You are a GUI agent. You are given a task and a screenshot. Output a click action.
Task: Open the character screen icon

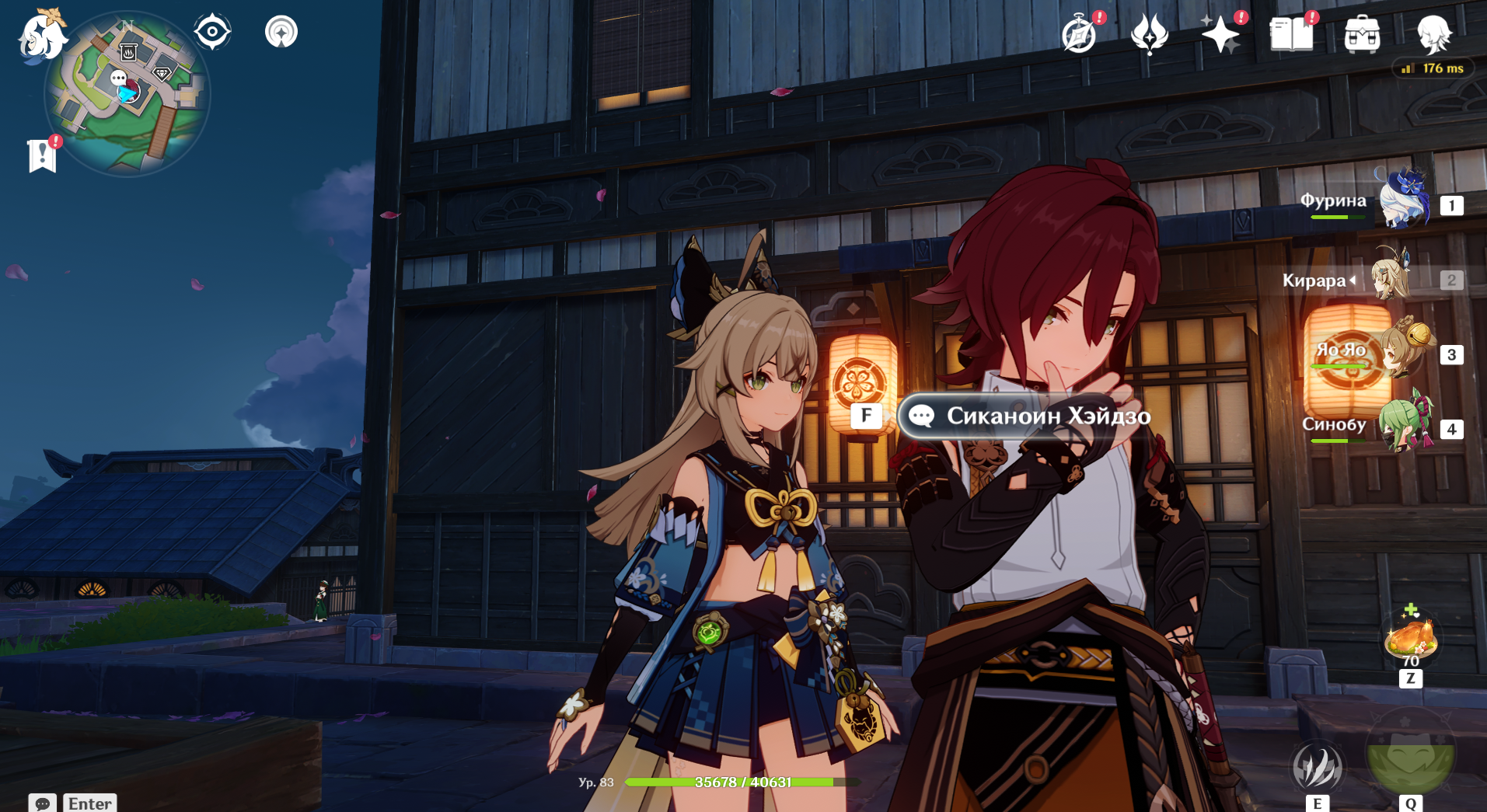coord(1433,35)
